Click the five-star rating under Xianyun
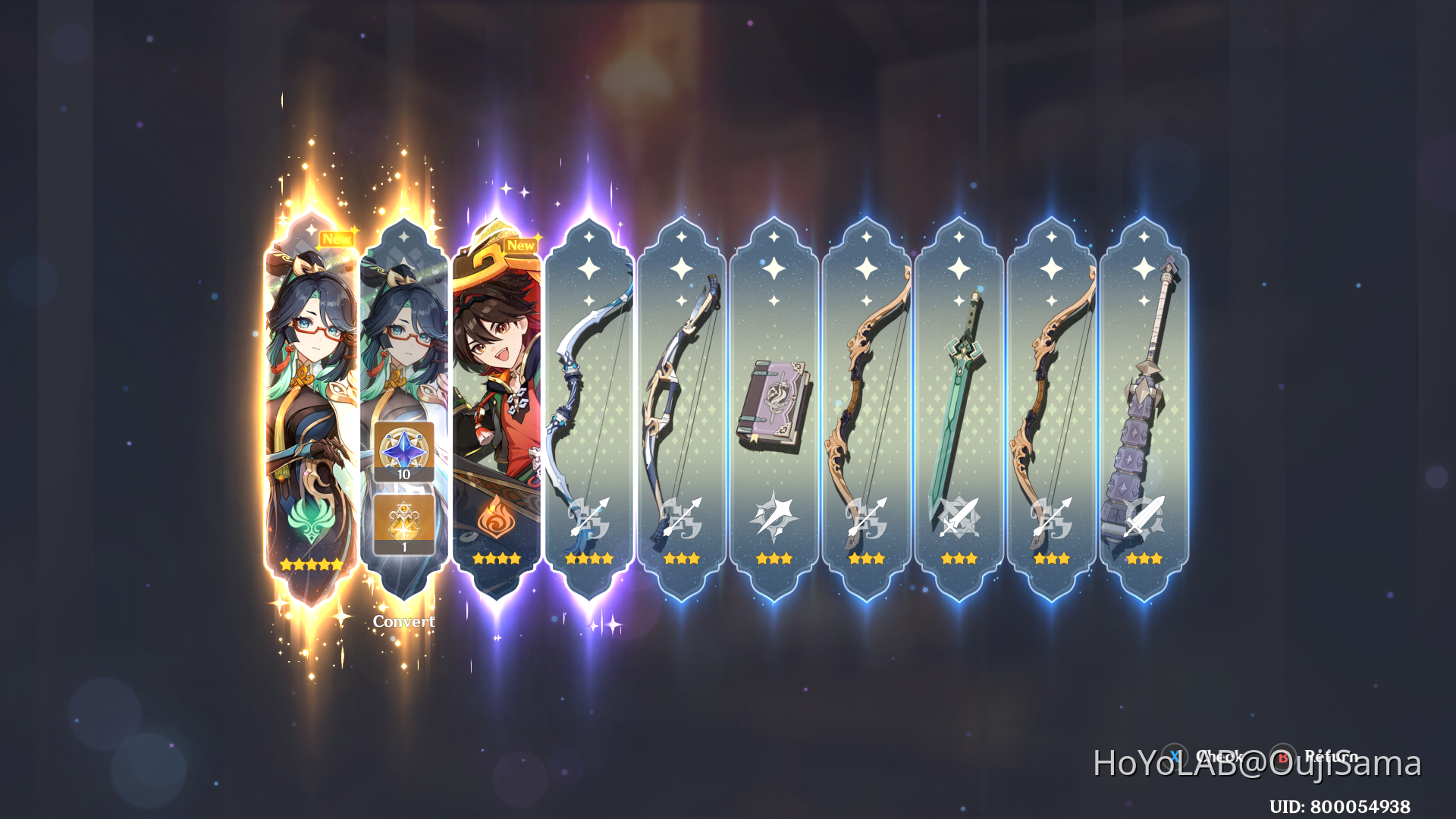The width and height of the screenshot is (1456, 819). [x=312, y=563]
